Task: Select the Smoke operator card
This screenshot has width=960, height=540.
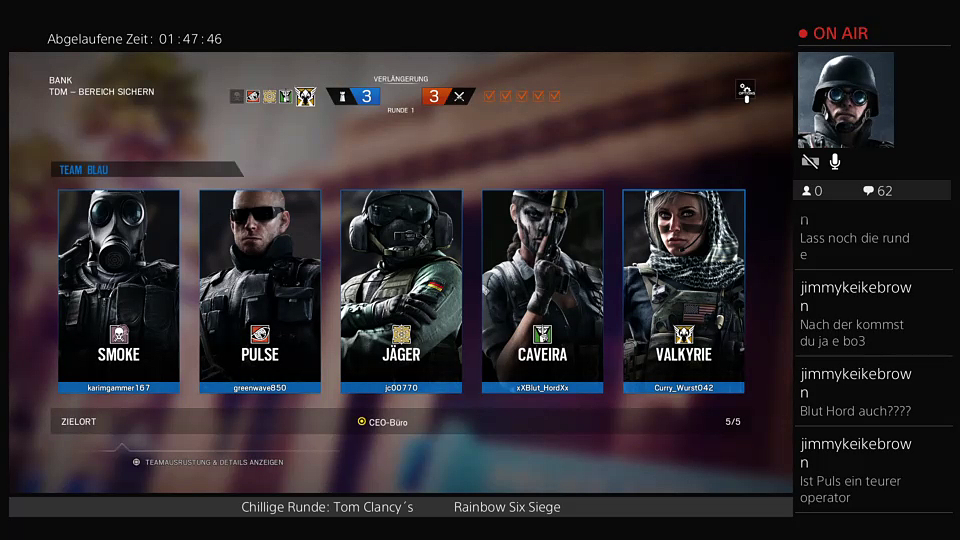Action: [x=119, y=290]
